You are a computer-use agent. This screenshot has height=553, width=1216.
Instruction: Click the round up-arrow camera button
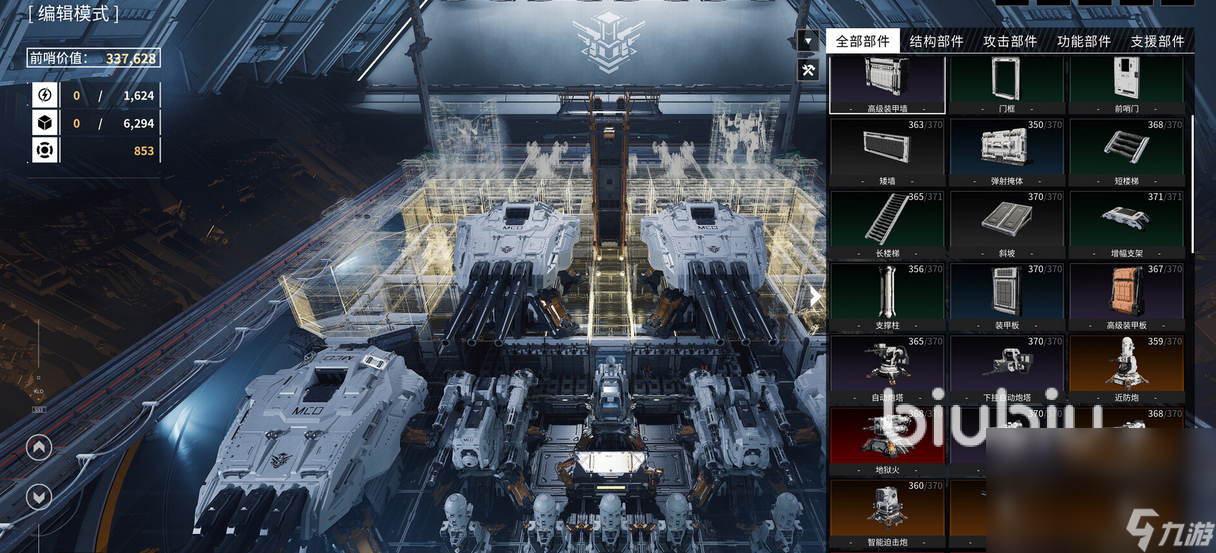click(x=38, y=447)
